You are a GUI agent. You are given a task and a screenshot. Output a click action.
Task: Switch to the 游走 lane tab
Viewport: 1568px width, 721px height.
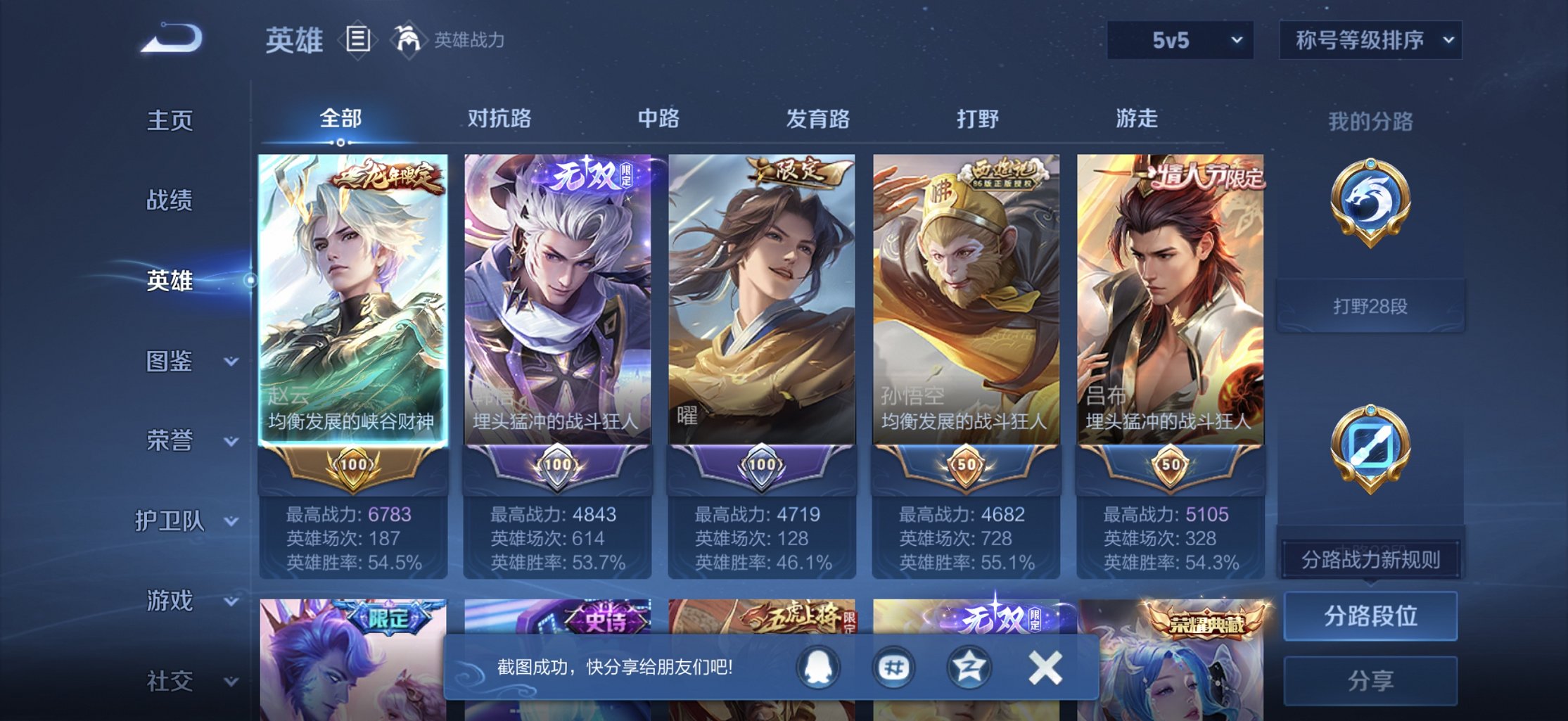pos(1138,120)
